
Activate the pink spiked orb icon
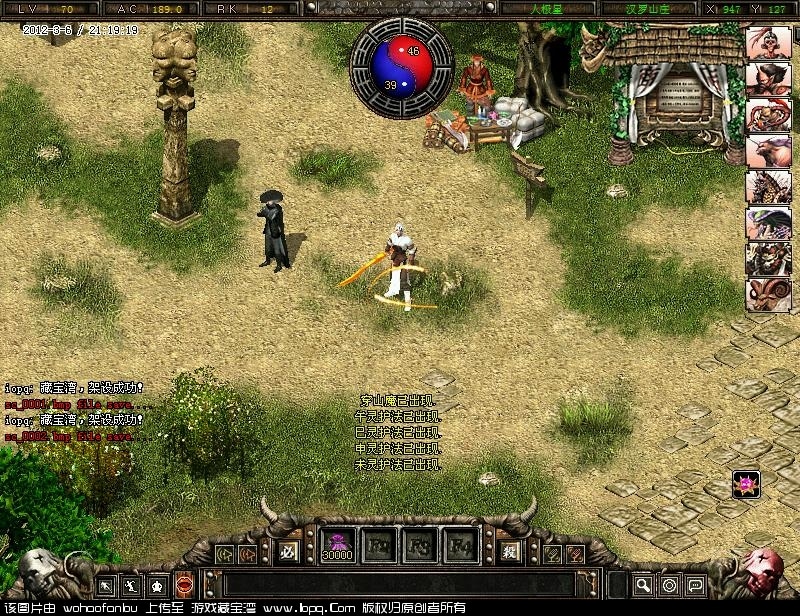pos(744,484)
